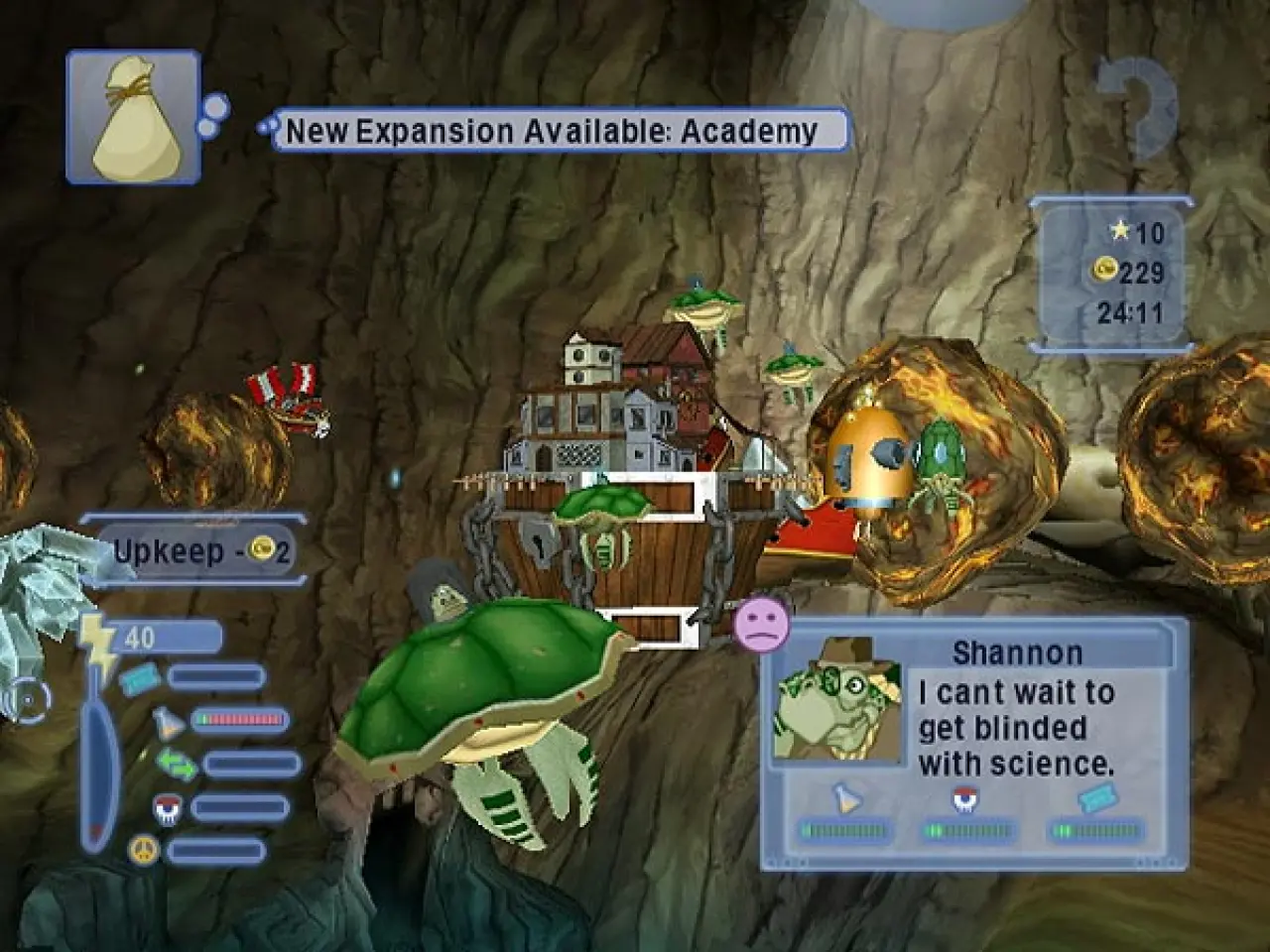The height and width of the screenshot is (952, 1270).
Task: Select the sad face mood icon
Action: point(761,624)
